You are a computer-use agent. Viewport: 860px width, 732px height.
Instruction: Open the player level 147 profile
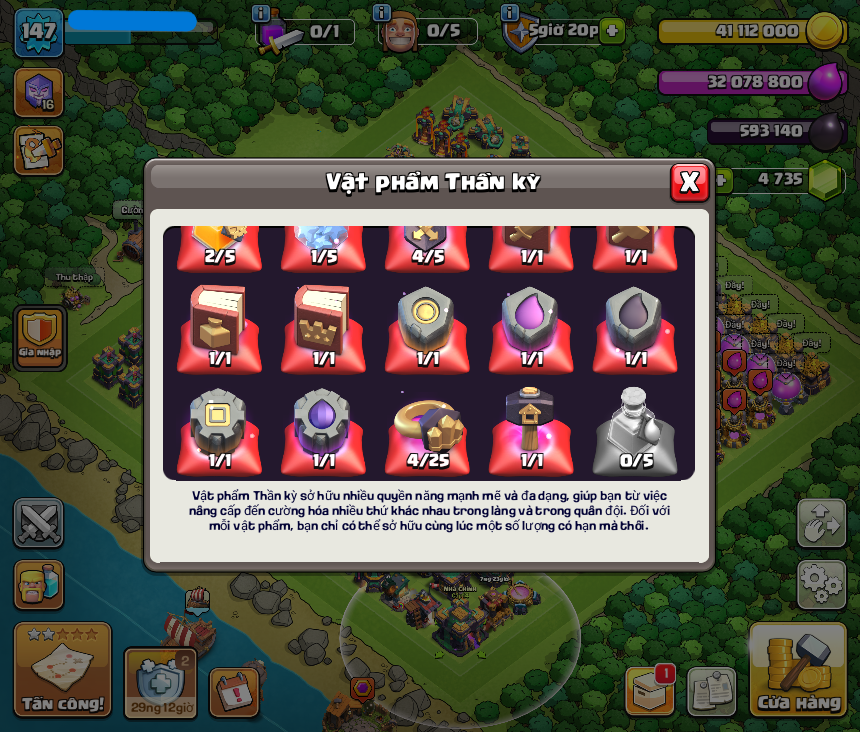38,32
